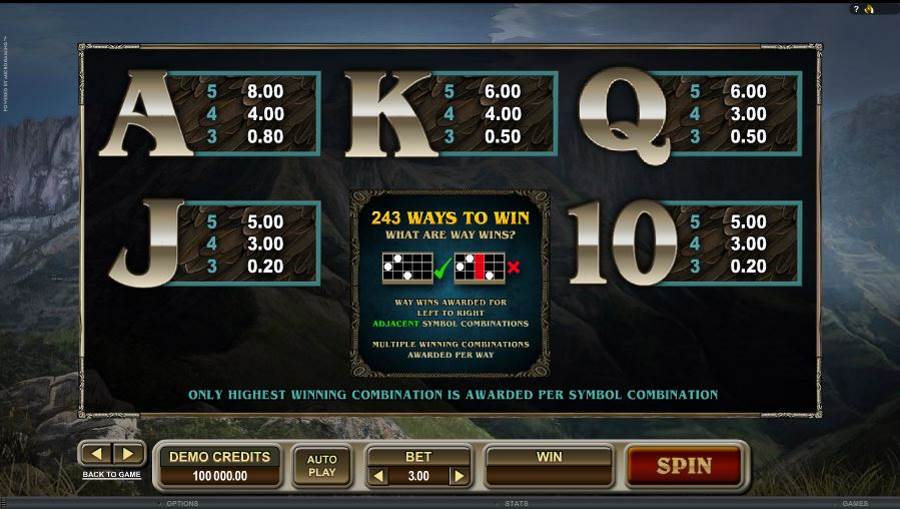
Task: Go to the next paytable page
Action: pyautogui.click(x=127, y=454)
